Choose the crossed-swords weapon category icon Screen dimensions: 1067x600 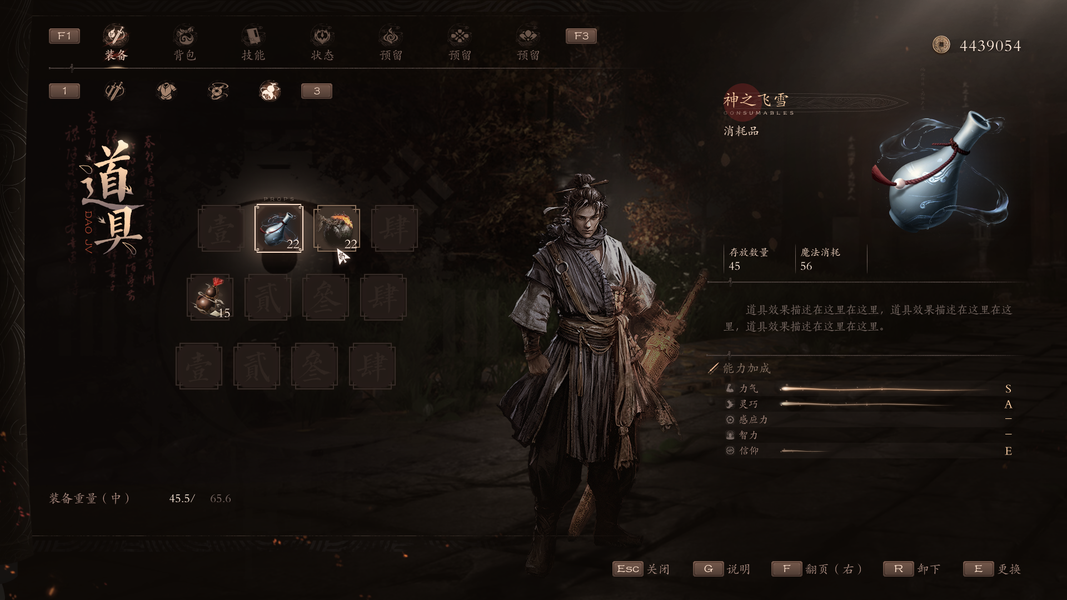point(115,91)
